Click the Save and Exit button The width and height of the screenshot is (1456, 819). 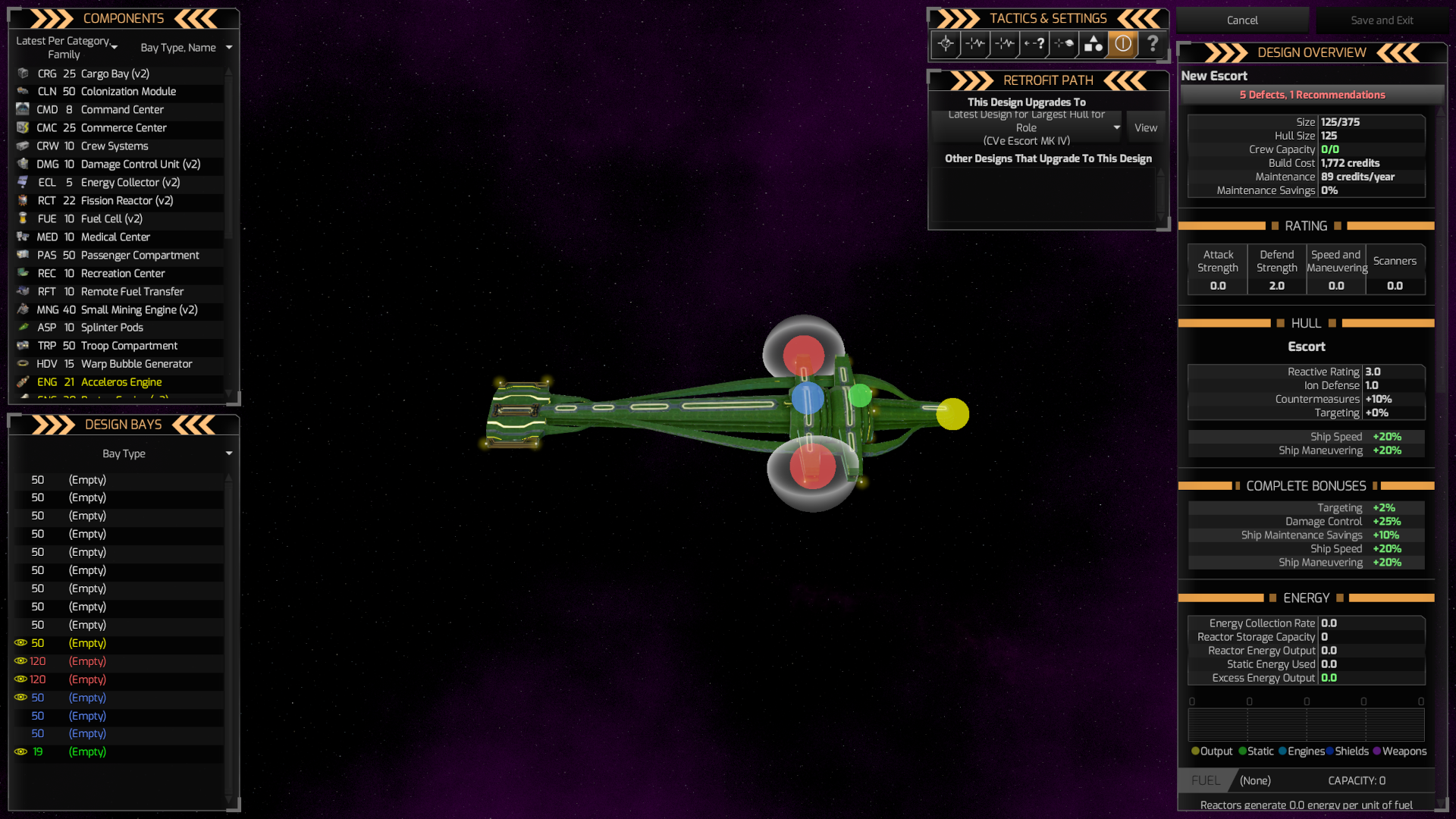1382,20
